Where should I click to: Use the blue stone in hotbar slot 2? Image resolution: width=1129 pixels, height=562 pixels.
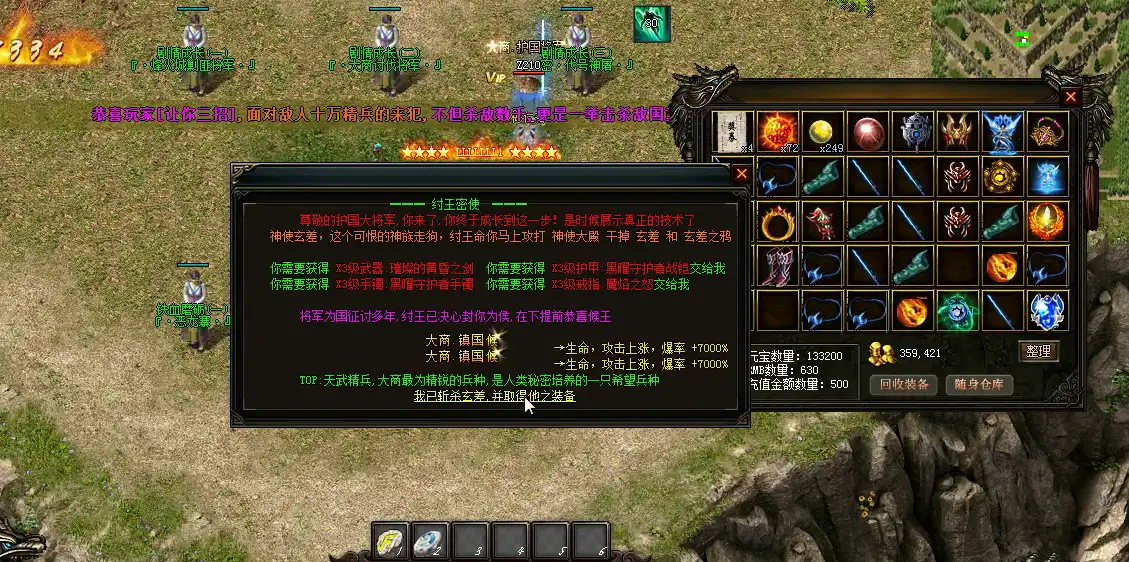429,541
